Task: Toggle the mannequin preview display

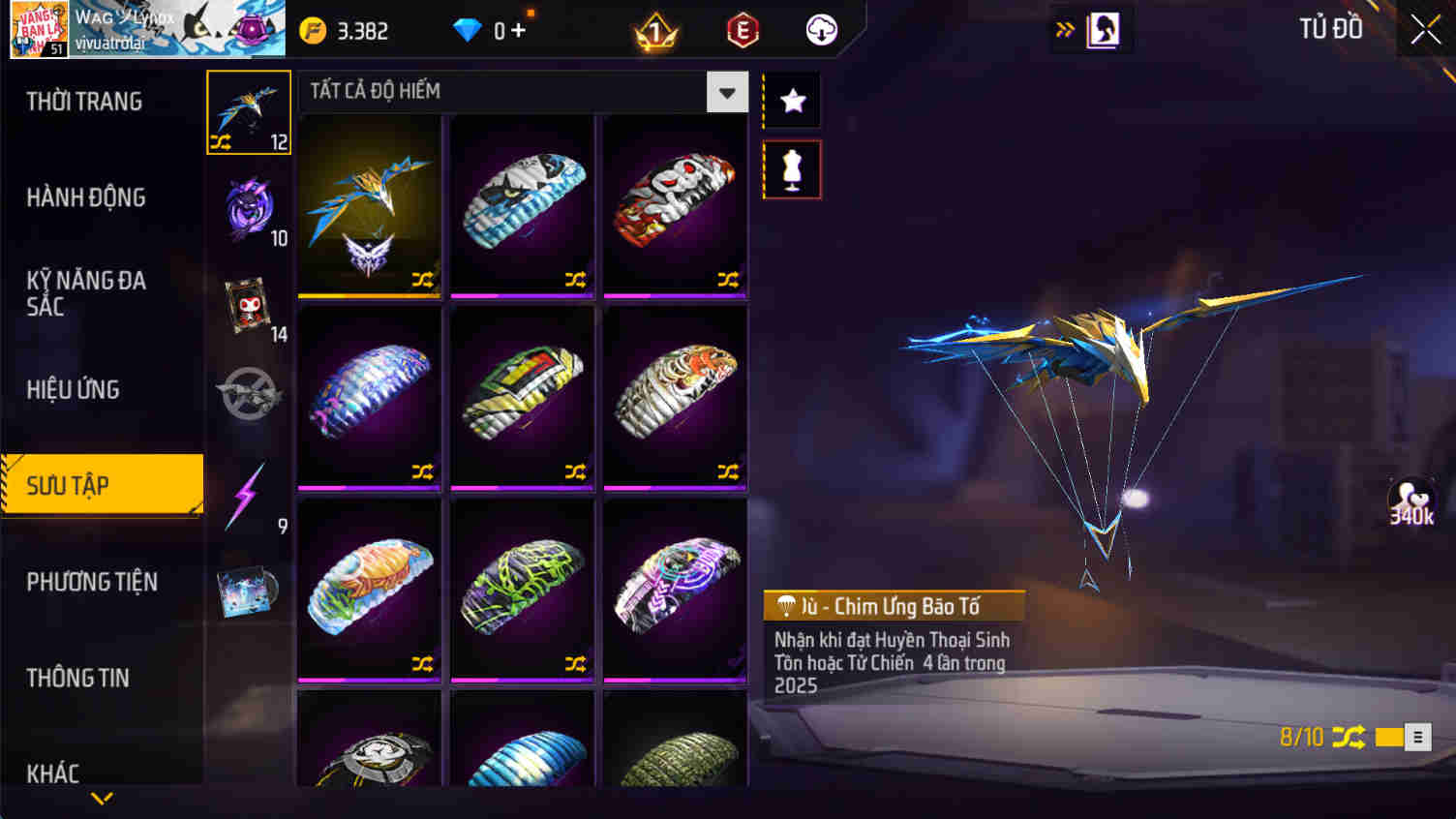Action: pyautogui.click(x=791, y=167)
